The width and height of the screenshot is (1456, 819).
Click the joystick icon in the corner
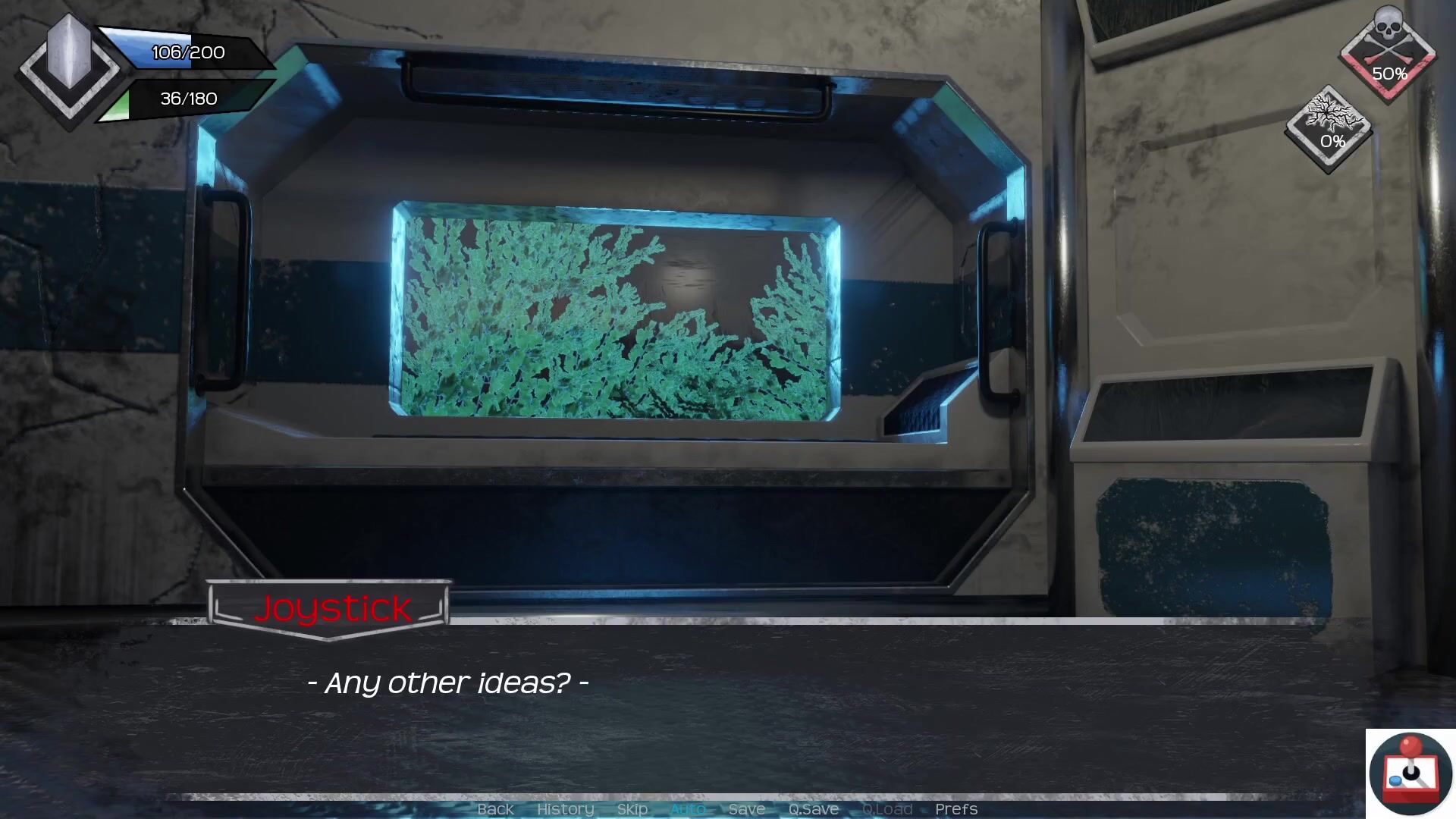point(1410,773)
